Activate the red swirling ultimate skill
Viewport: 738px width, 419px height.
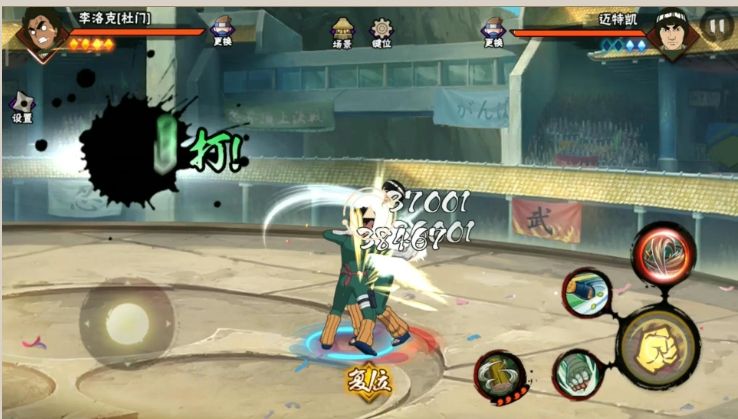(x=662, y=252)
